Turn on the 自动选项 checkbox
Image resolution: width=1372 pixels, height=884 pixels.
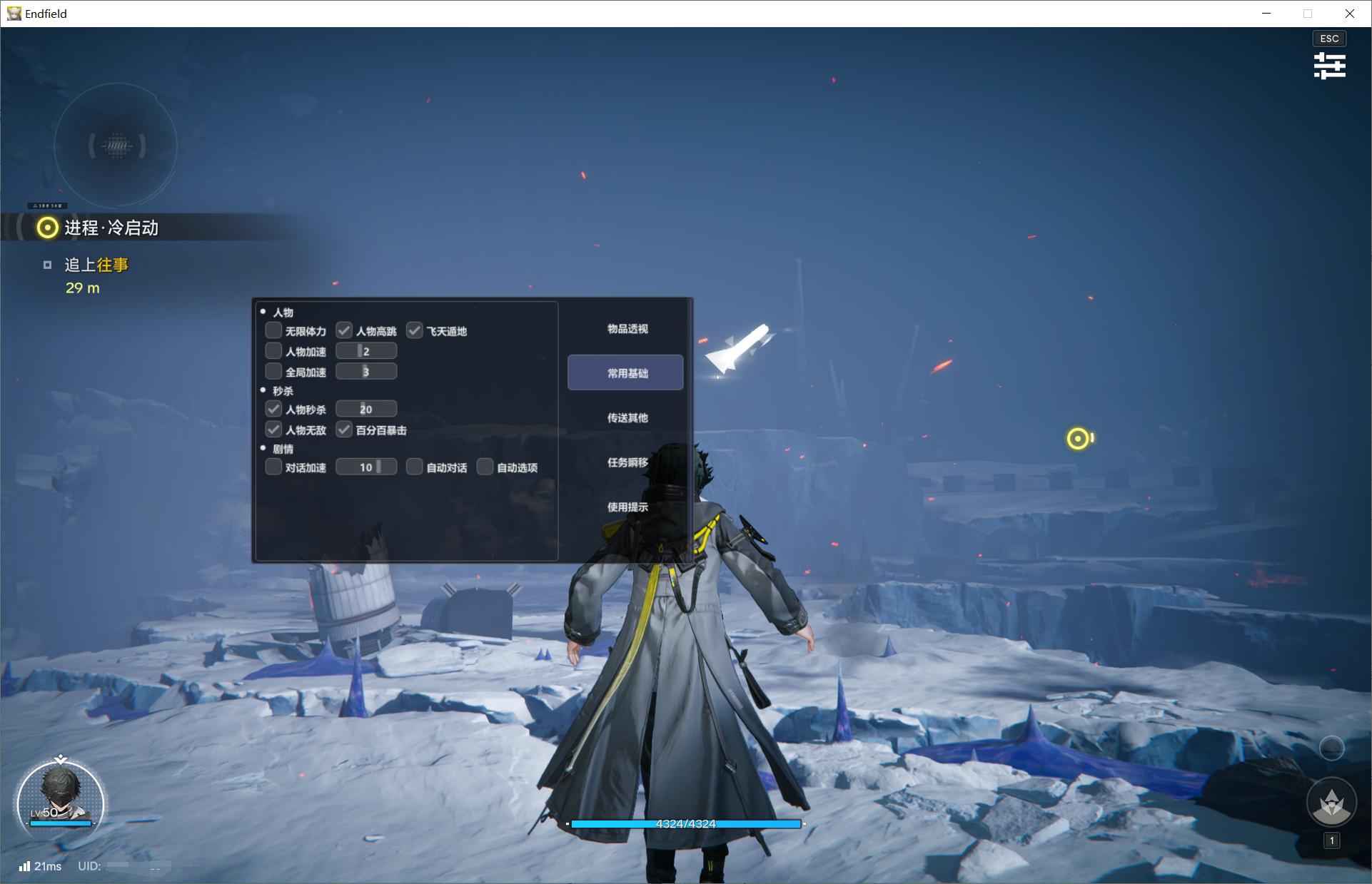click(x=485, y=467)
